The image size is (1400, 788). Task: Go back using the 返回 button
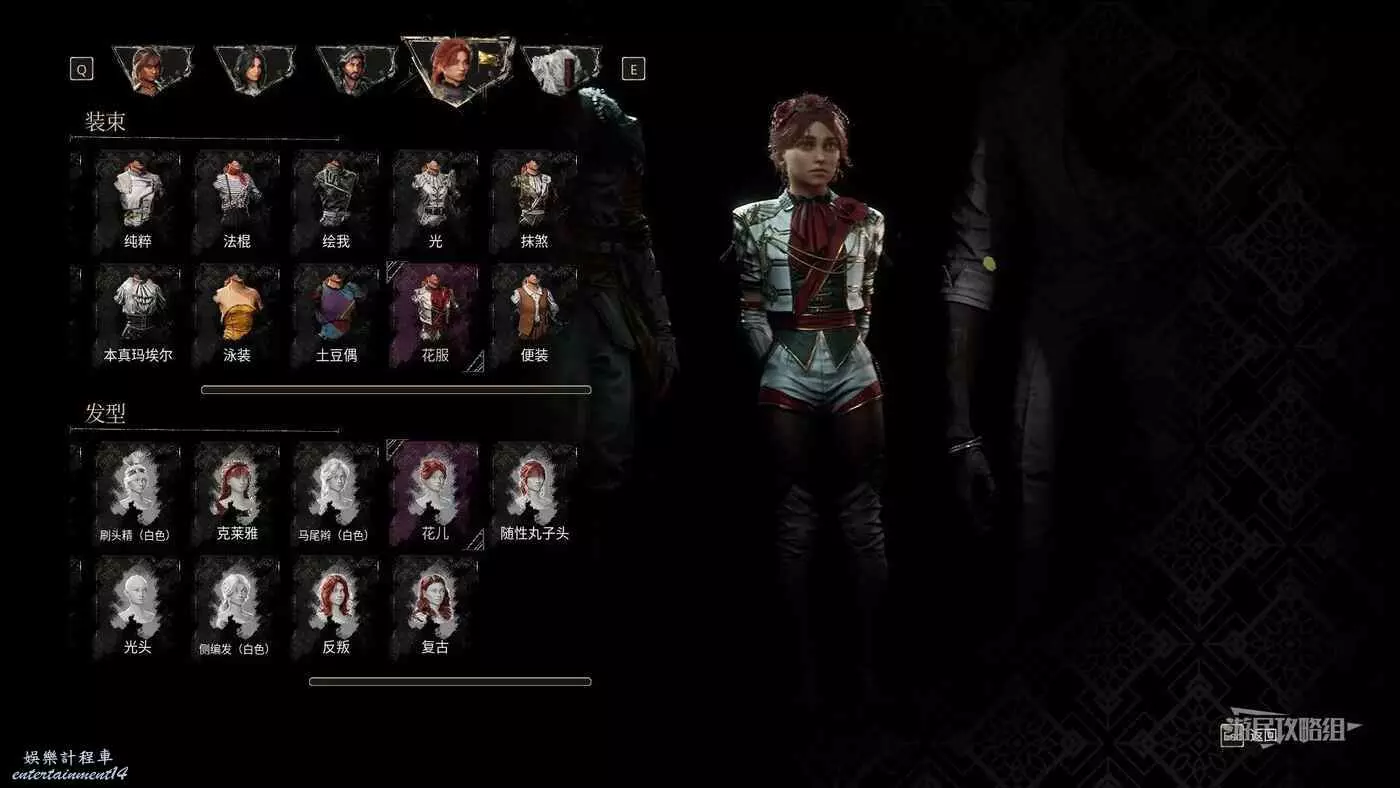(x=1252, y=736)
